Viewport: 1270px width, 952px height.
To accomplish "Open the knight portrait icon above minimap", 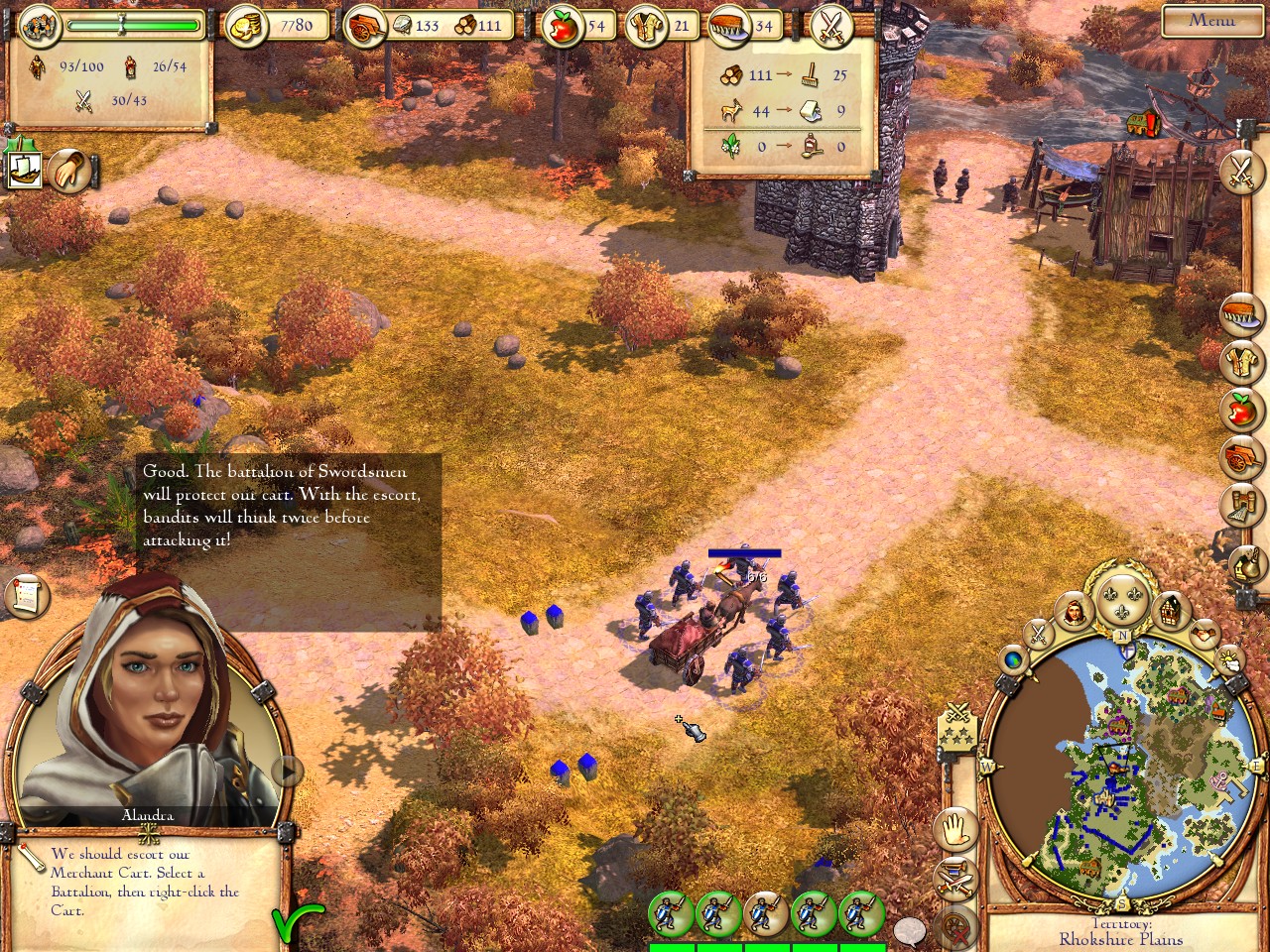I will (1073, 610).
